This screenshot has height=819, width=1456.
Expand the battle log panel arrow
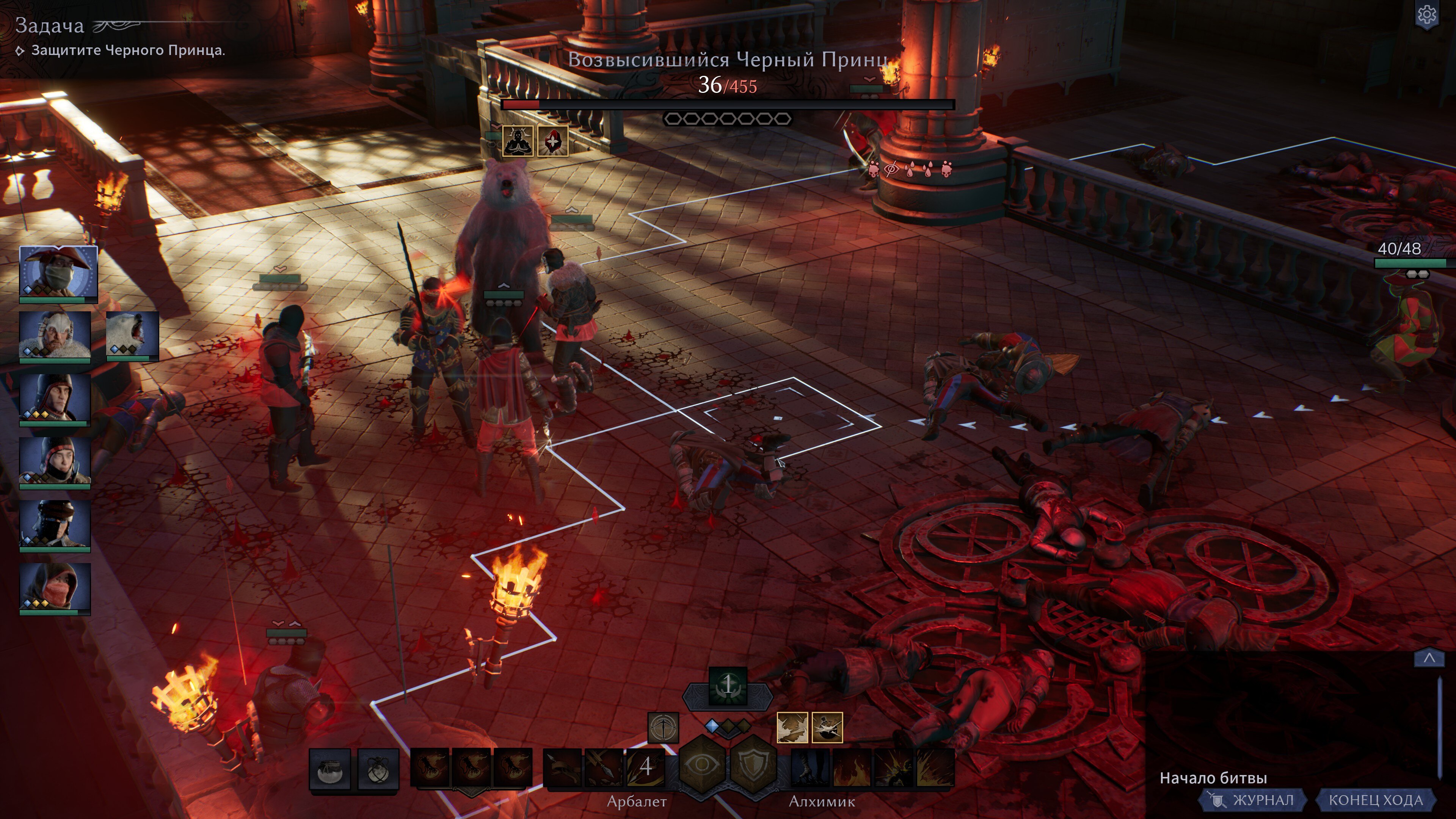[1429, 658]
